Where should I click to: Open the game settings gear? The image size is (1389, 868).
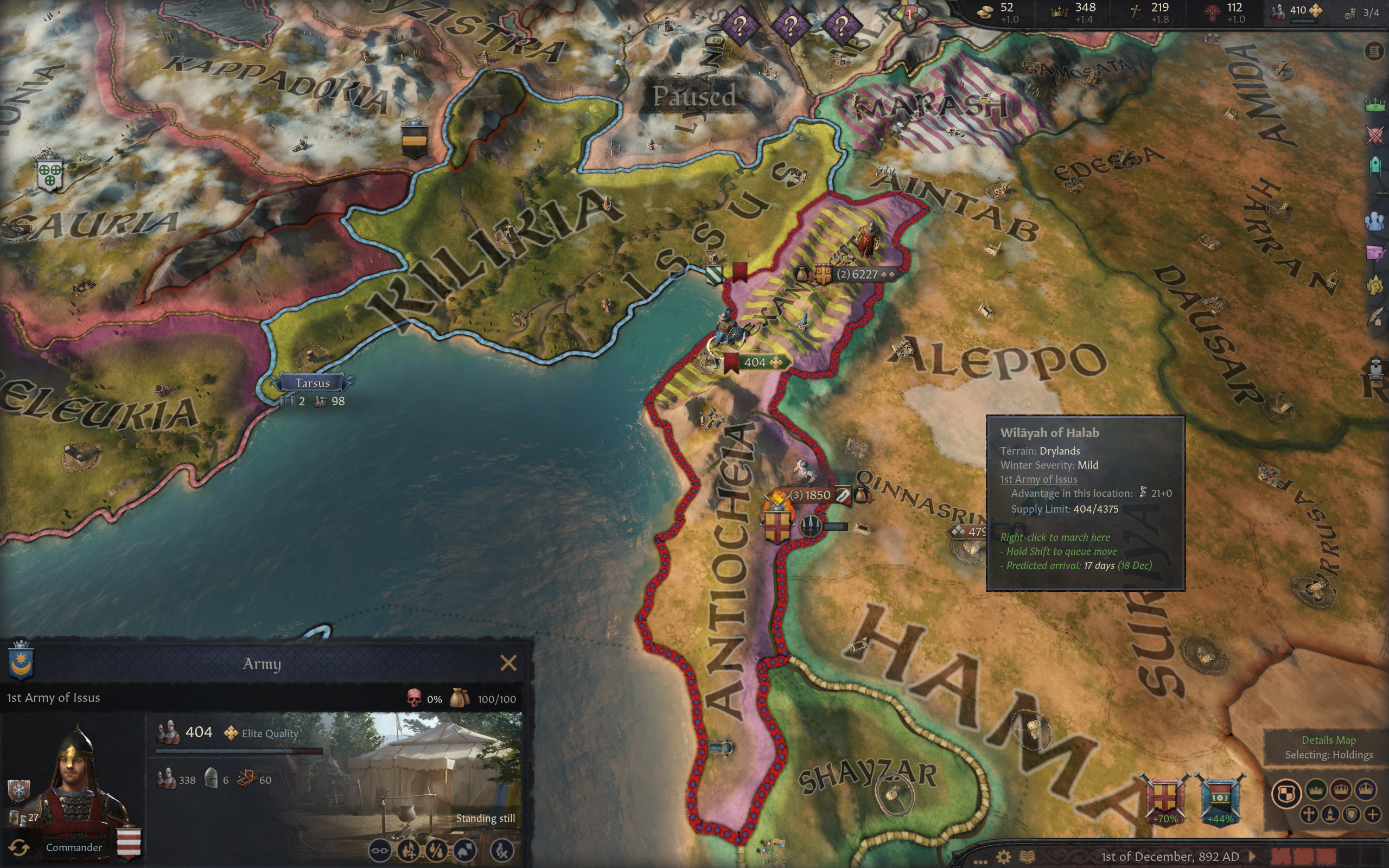click(x=1004, y=857)
